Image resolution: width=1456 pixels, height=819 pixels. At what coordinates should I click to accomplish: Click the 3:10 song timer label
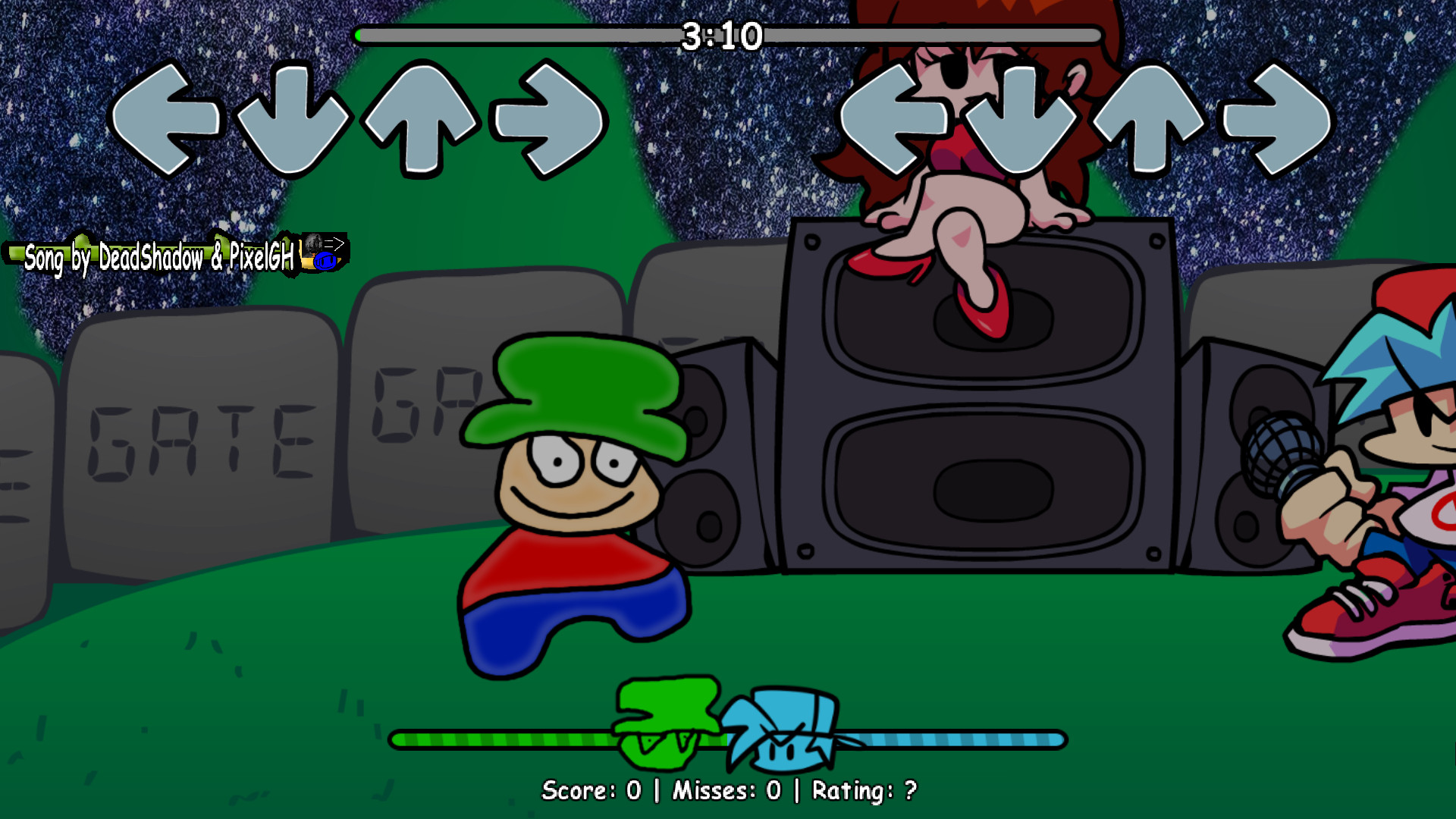click(722, 33)
